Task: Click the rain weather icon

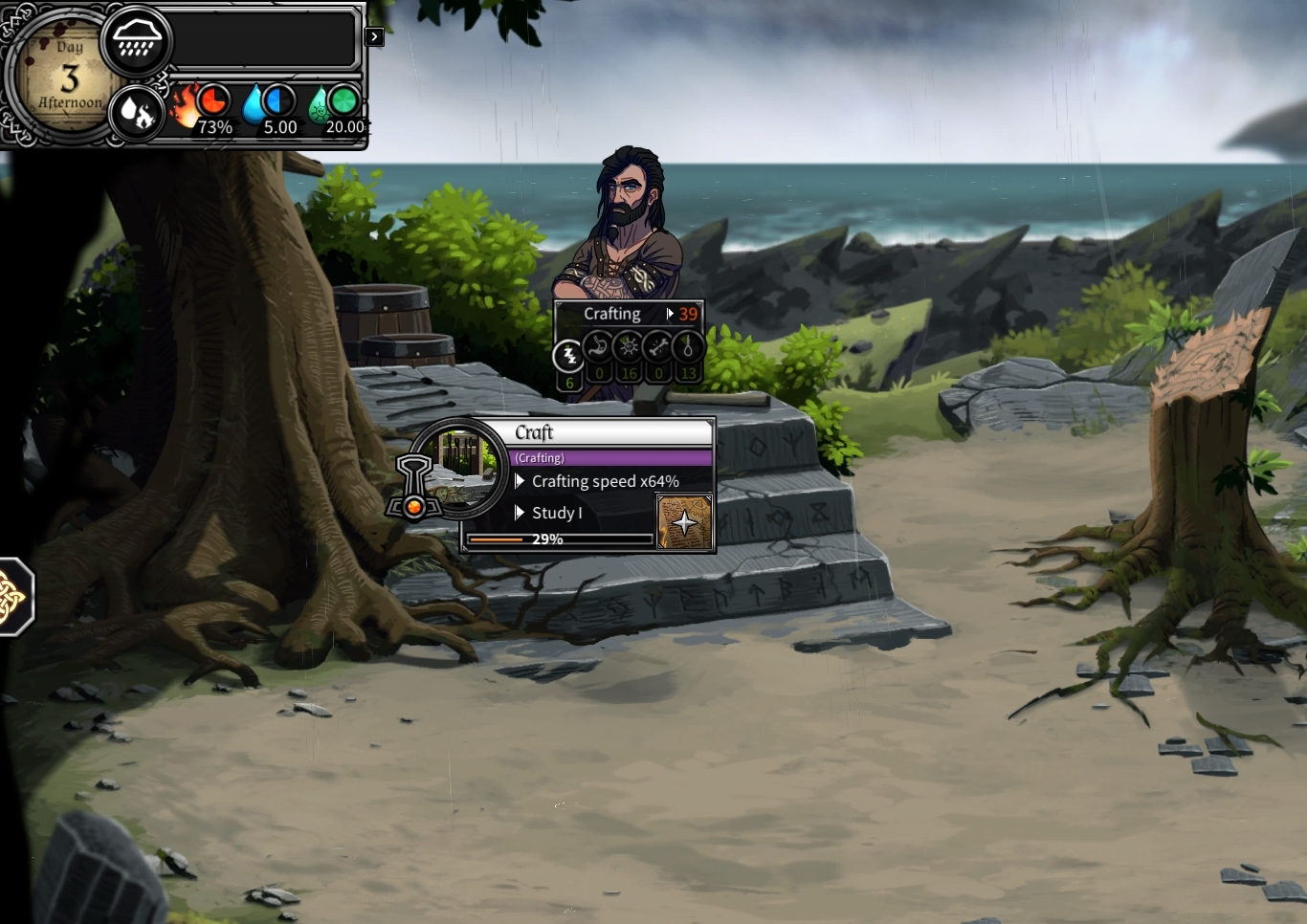Action: 136,40
